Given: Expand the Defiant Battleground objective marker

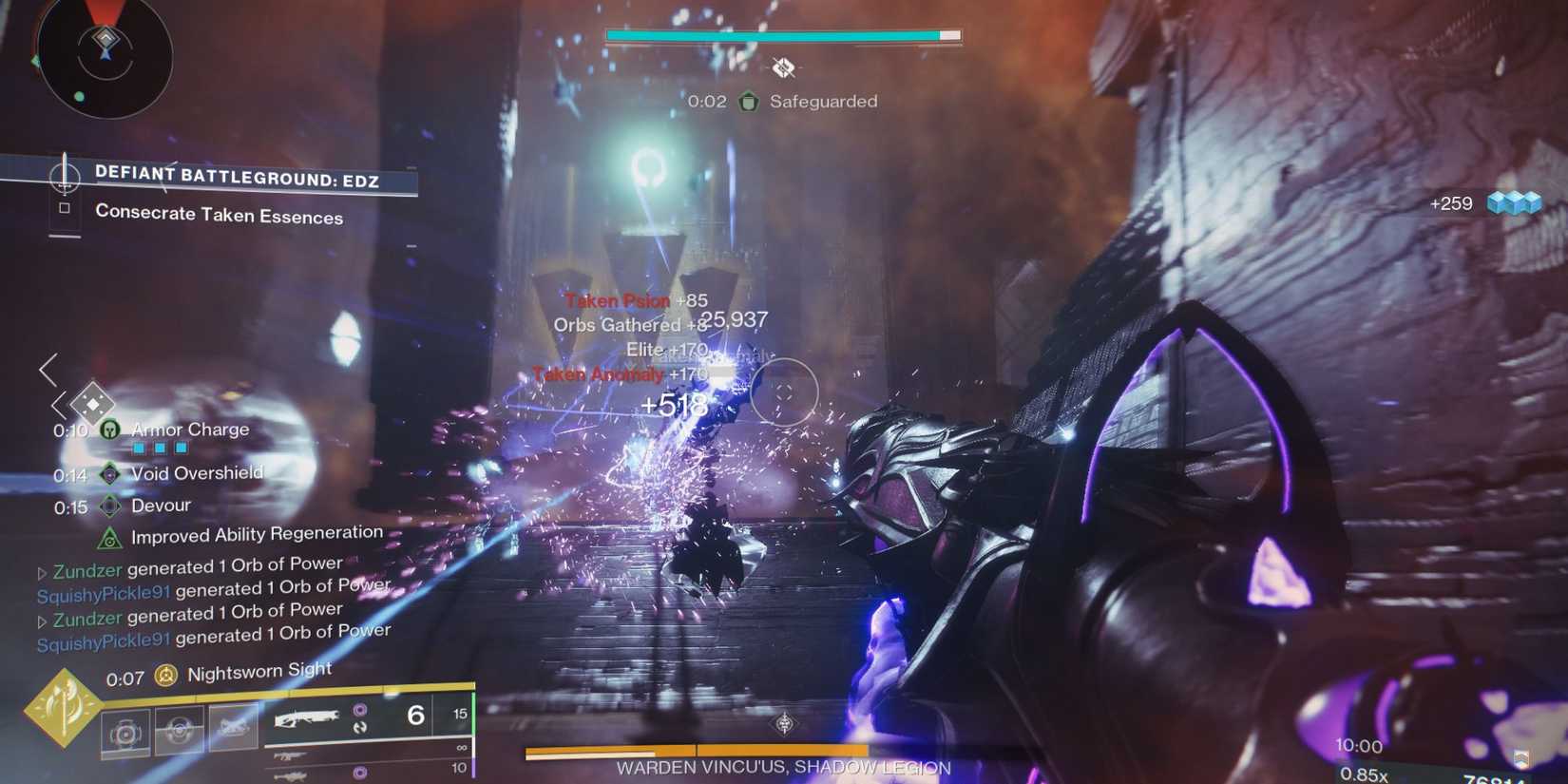Looking at the screenshot, I should point(65,178).
